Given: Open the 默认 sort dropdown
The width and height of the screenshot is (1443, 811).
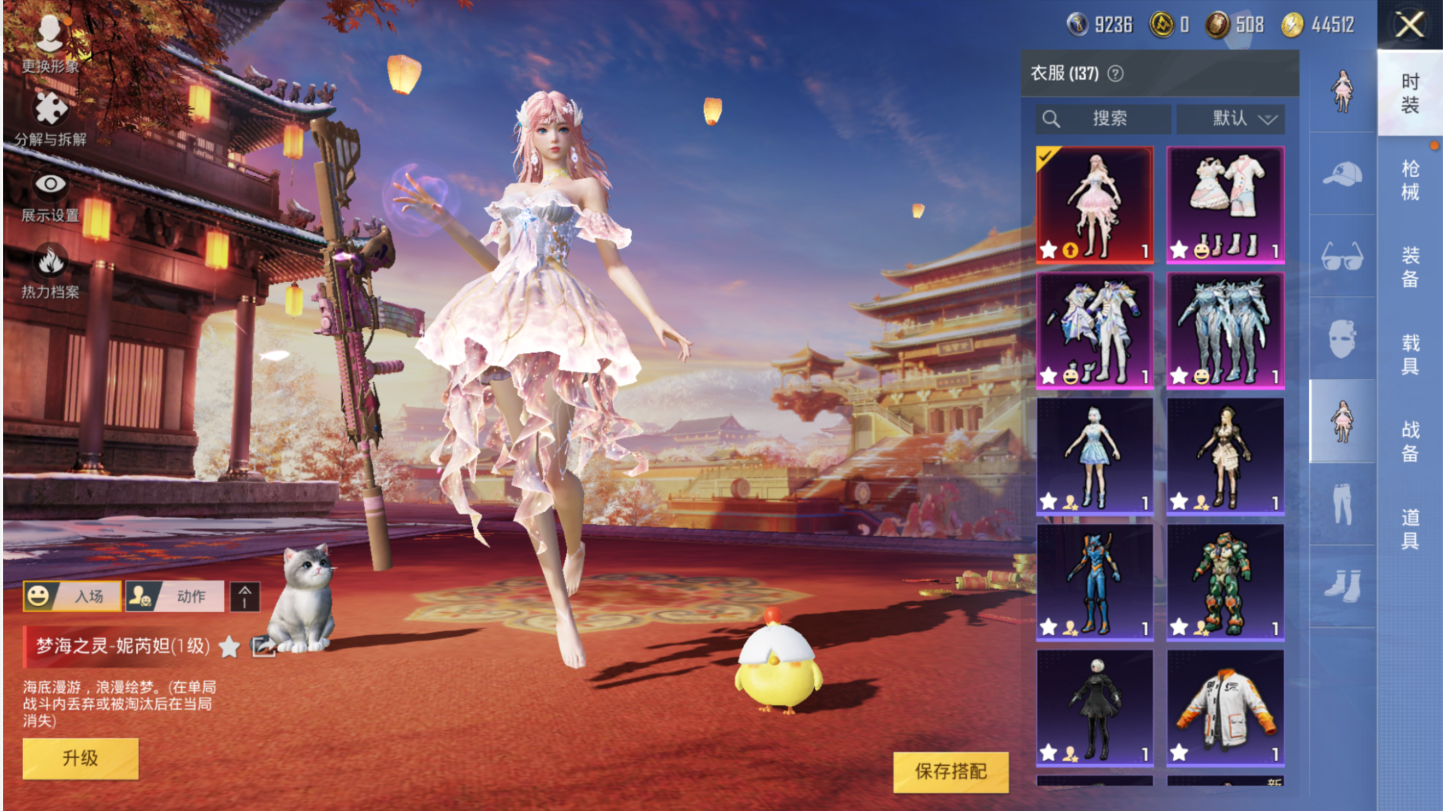Looking at the screenshot, I should (1230, 119).
